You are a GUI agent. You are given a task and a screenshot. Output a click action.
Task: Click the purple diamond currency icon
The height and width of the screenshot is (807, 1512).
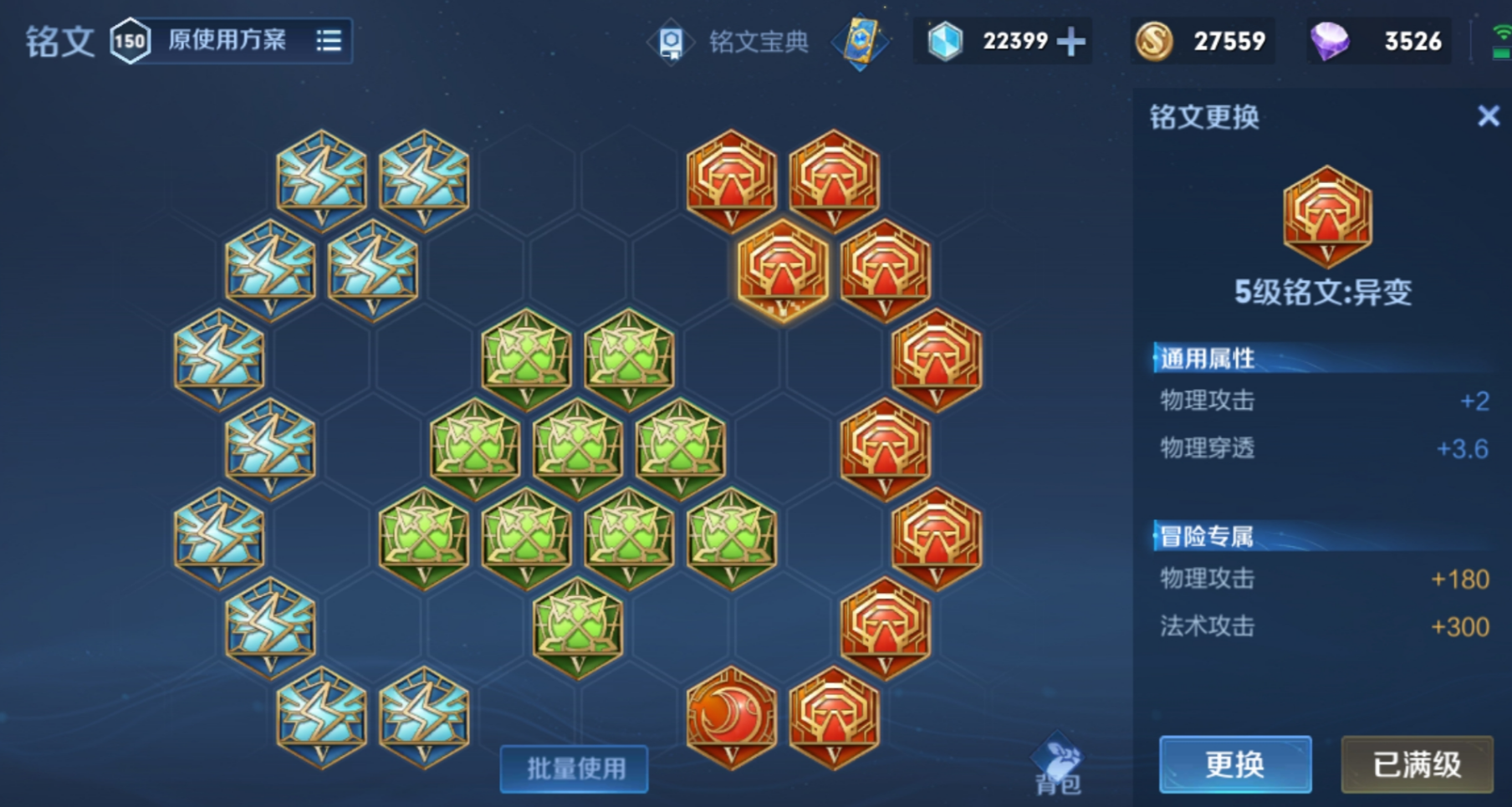tap(1331, 40)
